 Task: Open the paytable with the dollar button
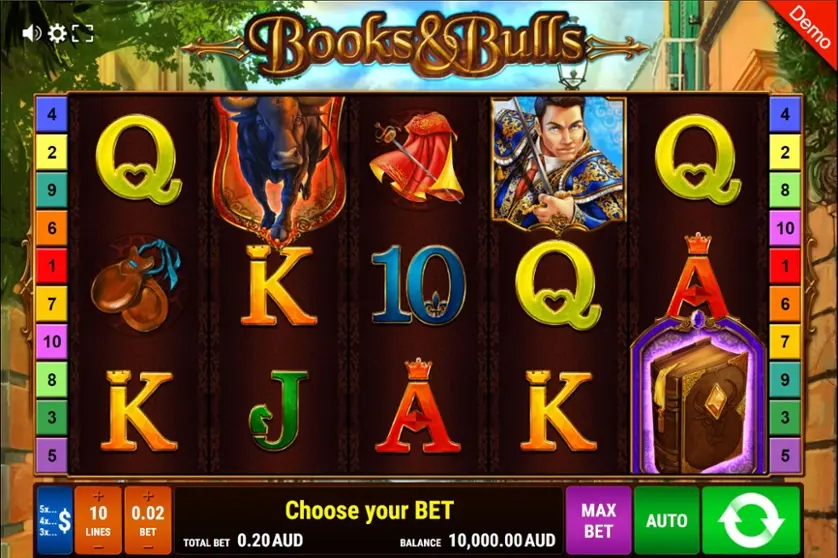(x=54, y=520)
